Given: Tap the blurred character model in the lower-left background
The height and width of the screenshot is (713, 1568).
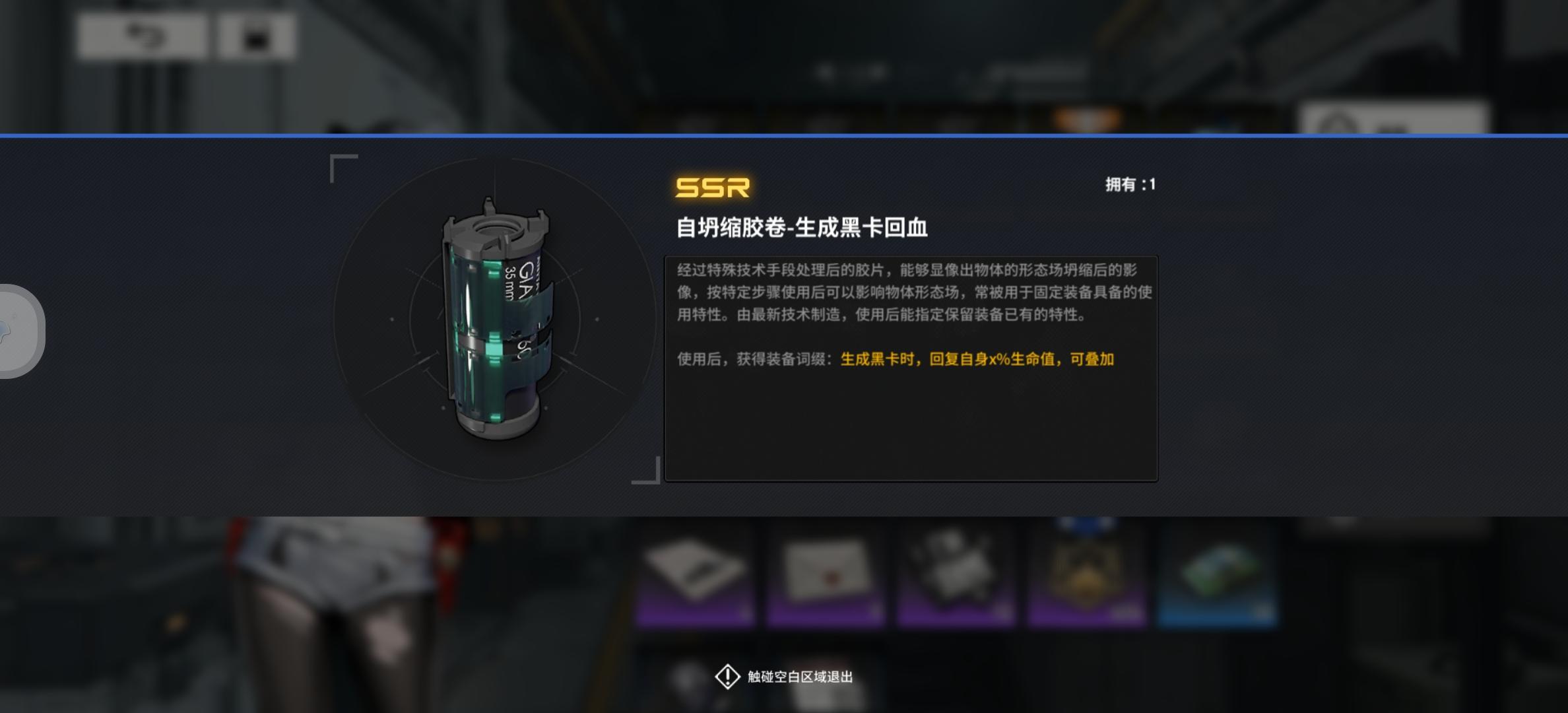Looking at the screenshot, I should click(x=343, y=614).
